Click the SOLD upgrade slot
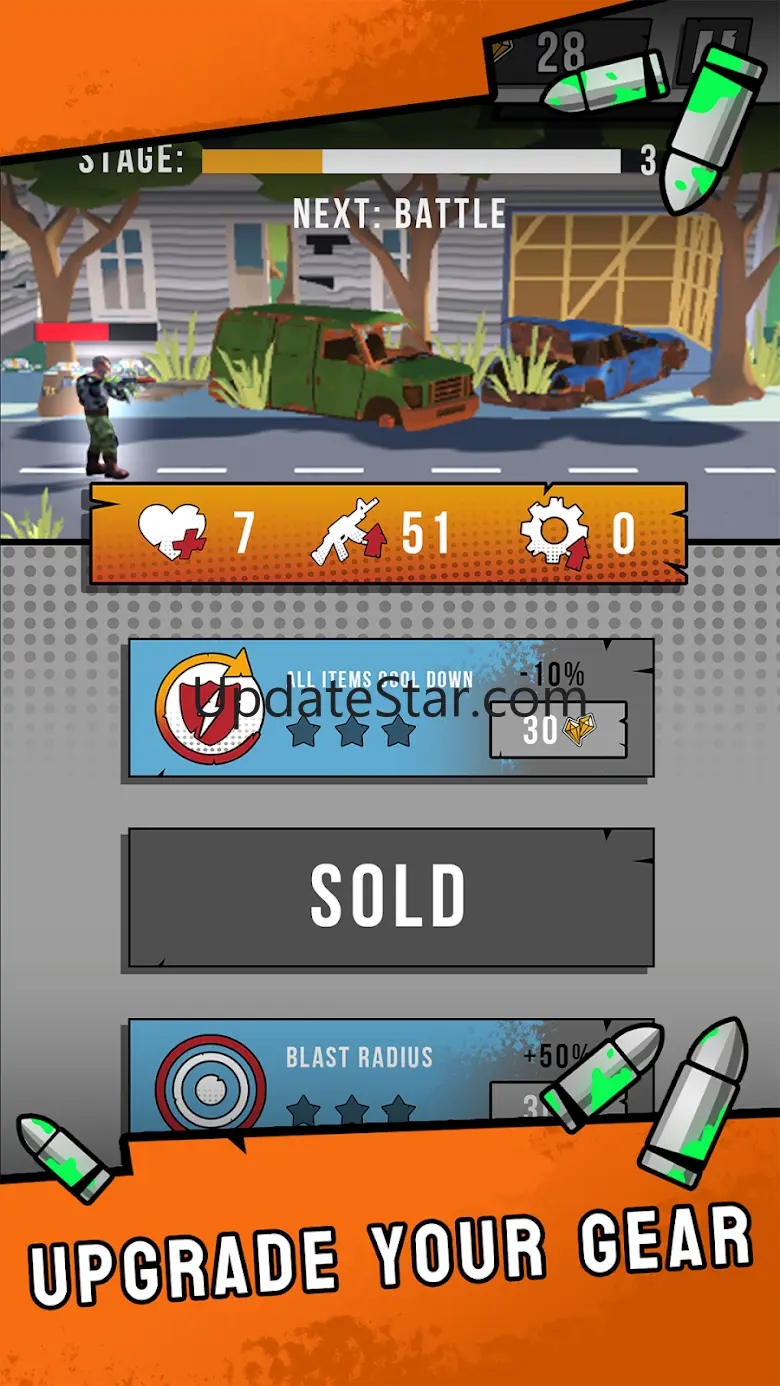The image size is (780, 1386). 391,897
